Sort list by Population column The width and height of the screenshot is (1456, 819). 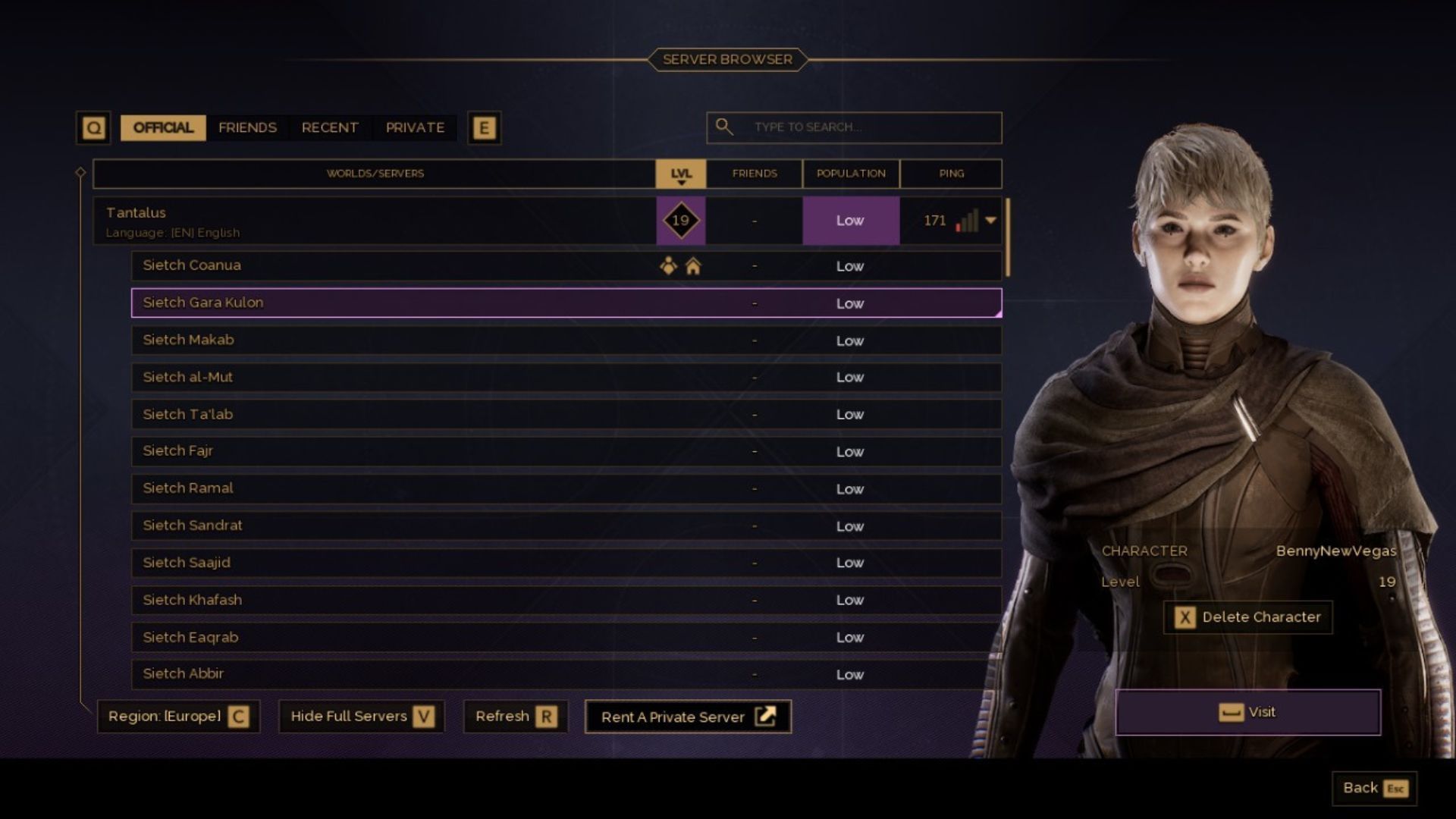click(850, 174)
